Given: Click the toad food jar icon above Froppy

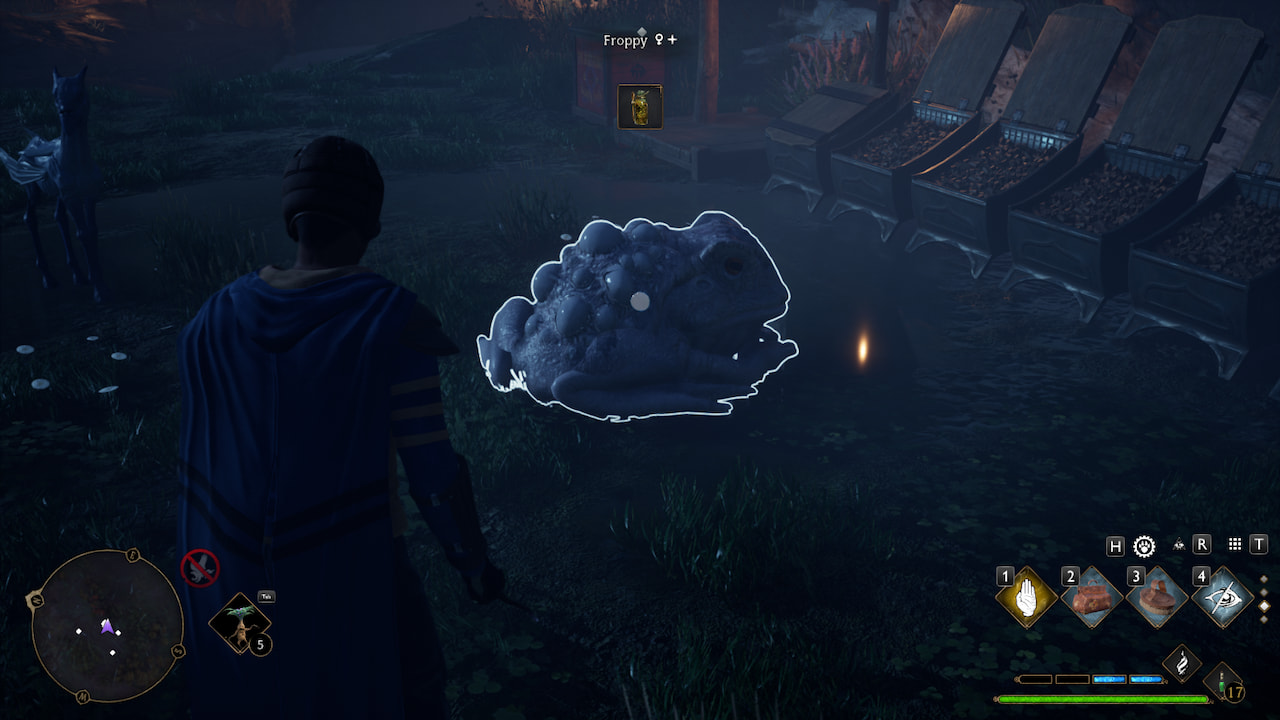Looking at the screenshot, I should pyautogui.click(x=640, y=107).
